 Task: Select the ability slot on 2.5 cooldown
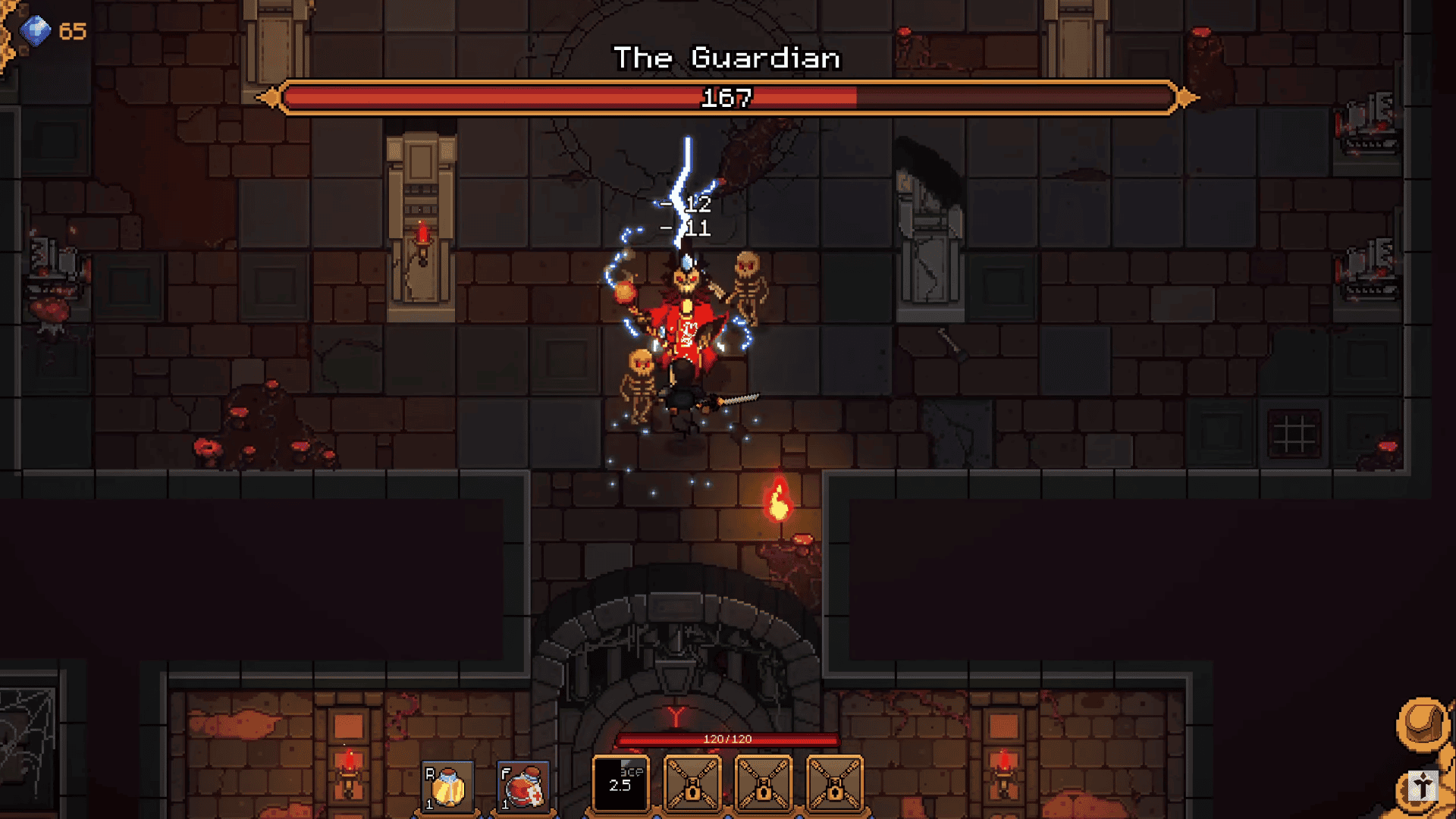pos(621,784)
